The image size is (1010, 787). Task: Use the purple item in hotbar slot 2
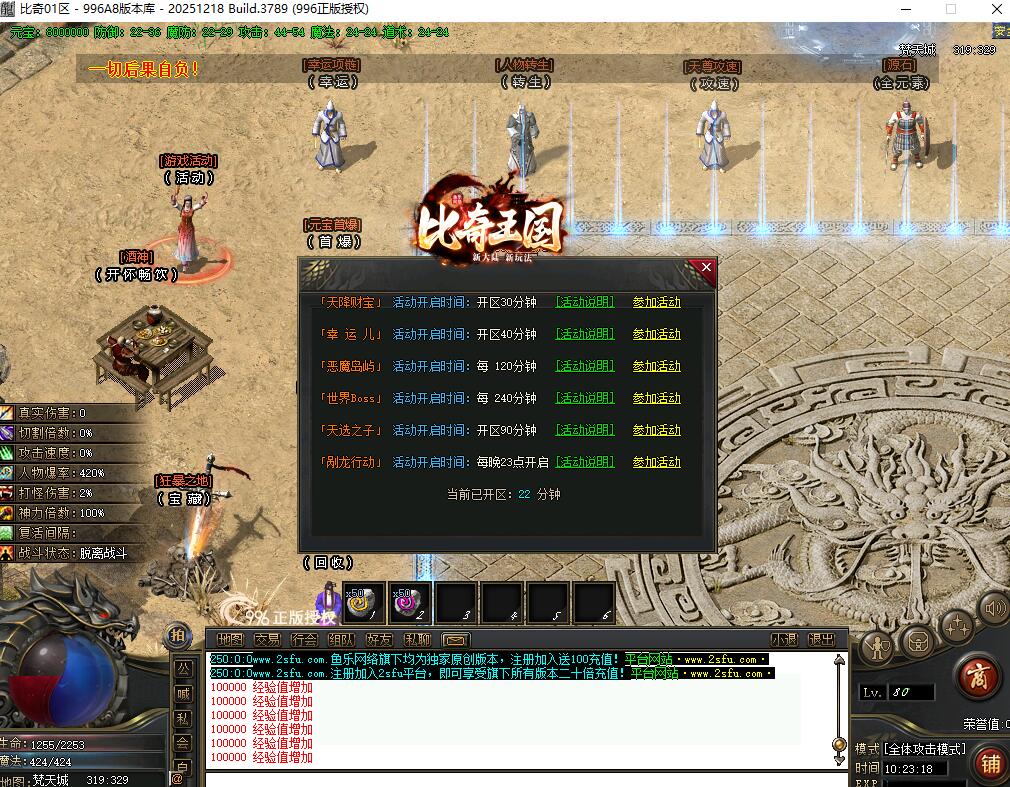pyautogui.click(x=410, y=603)
